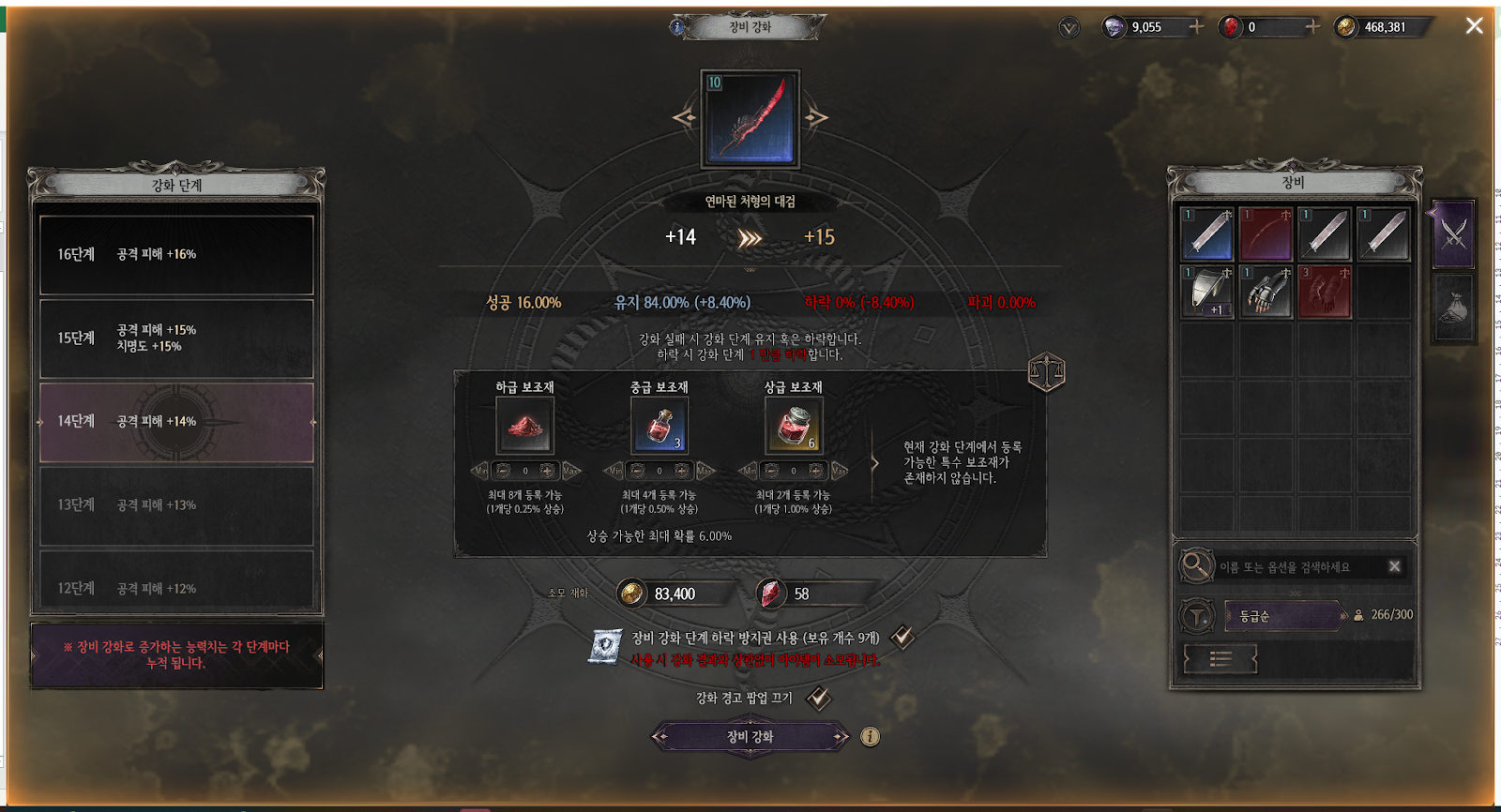Select the 15단계 enhancement stage row

pos(176,338)
